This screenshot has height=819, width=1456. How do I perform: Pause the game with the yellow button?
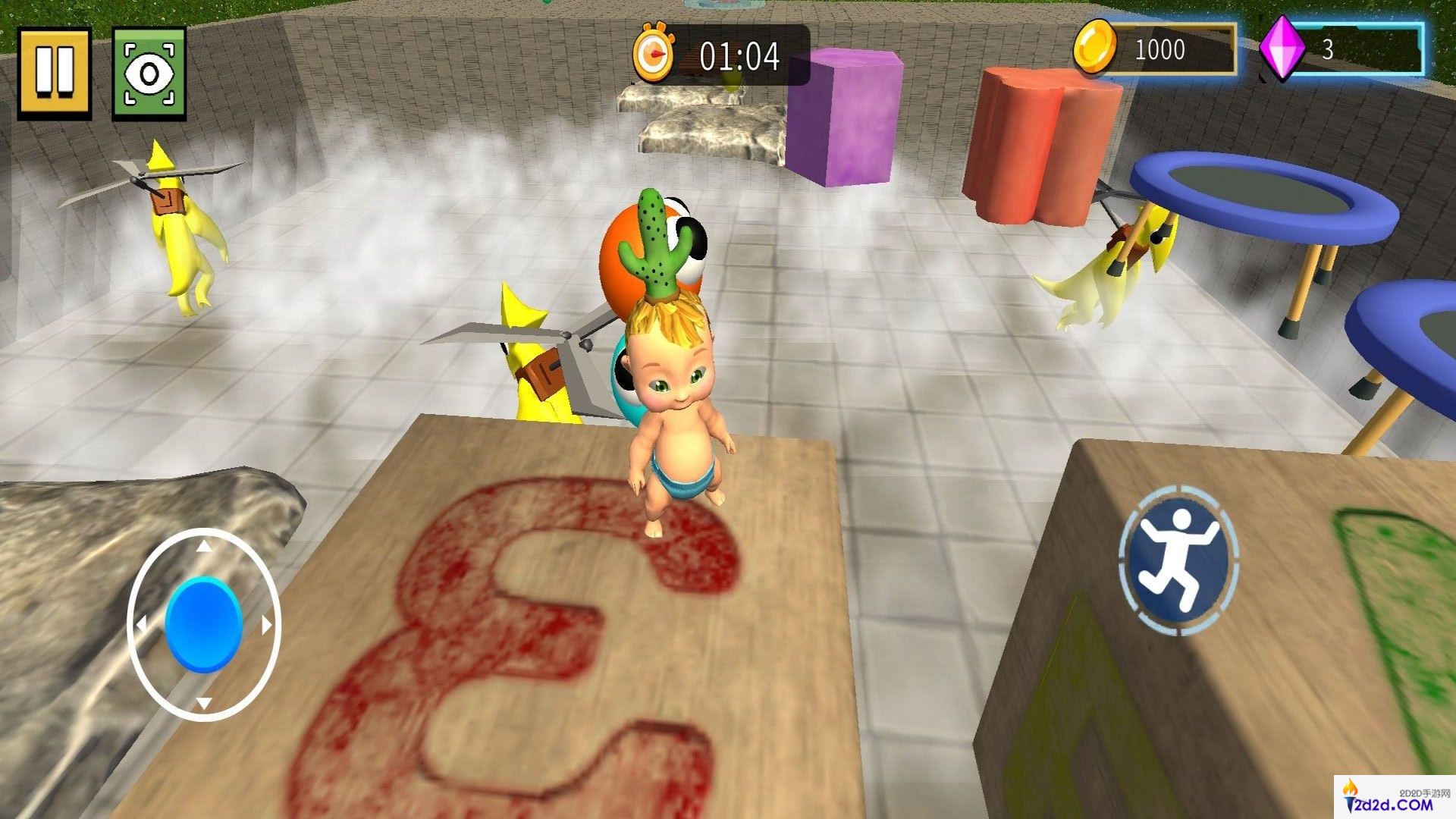pyautogui.click(x=55, y=73)
